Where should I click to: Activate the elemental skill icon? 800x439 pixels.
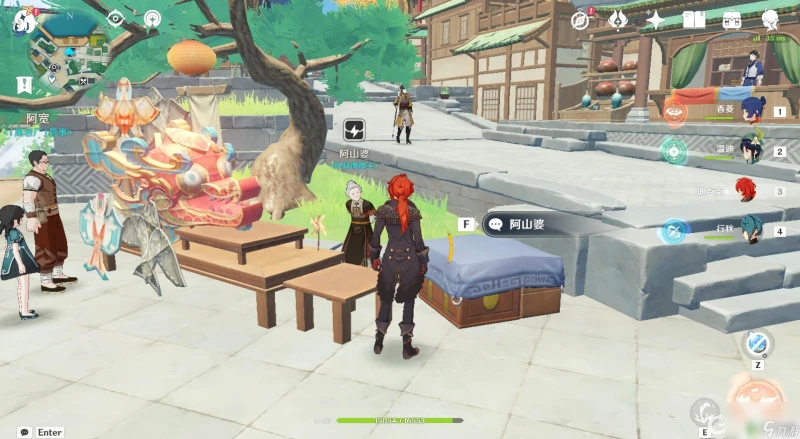pyautogui.click(x=704, y=412)
